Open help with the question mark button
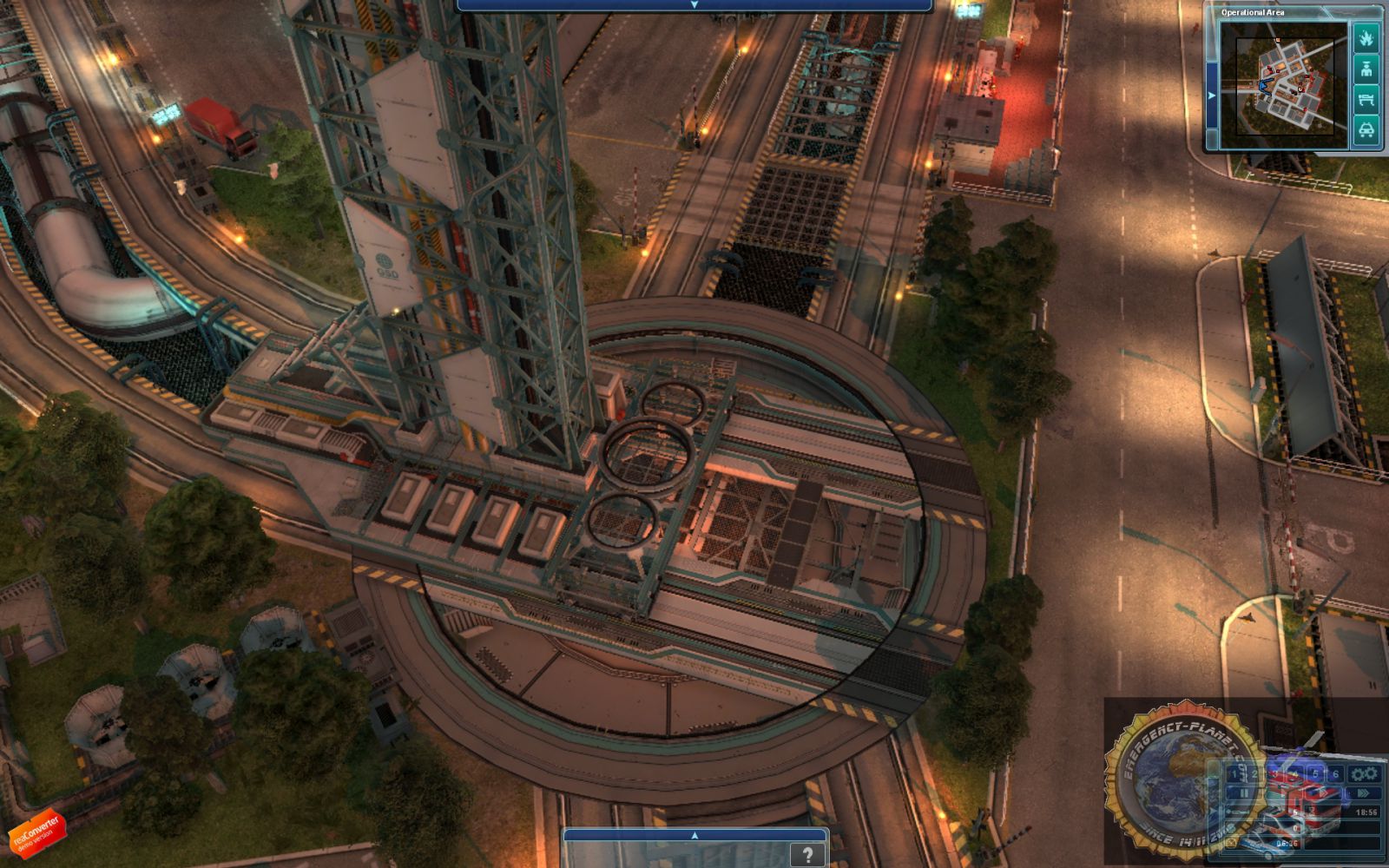1389x868 pixels. [807, 855]
